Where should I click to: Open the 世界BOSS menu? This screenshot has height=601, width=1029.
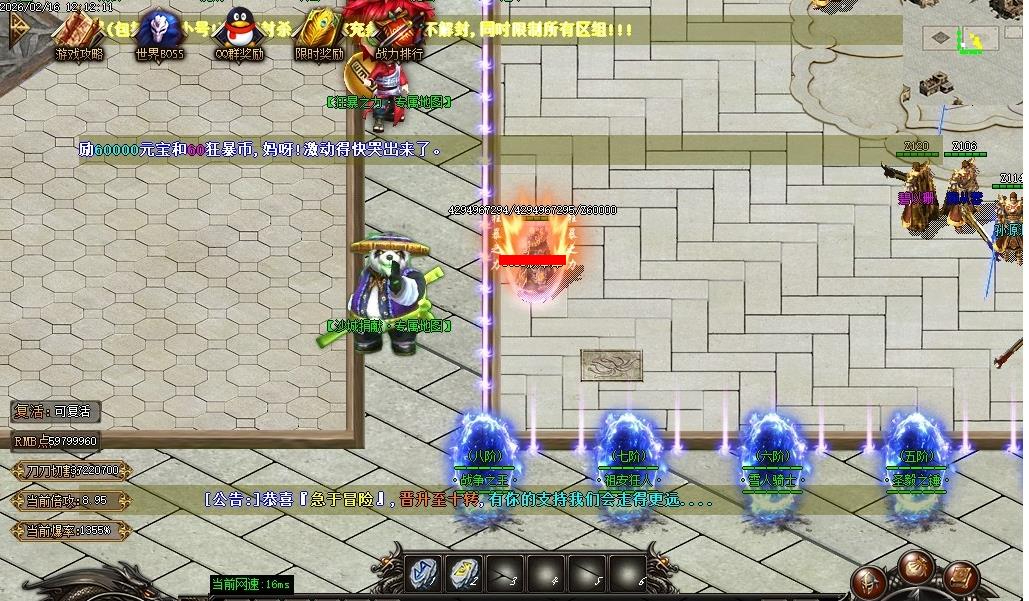click(x=159, y=35)
